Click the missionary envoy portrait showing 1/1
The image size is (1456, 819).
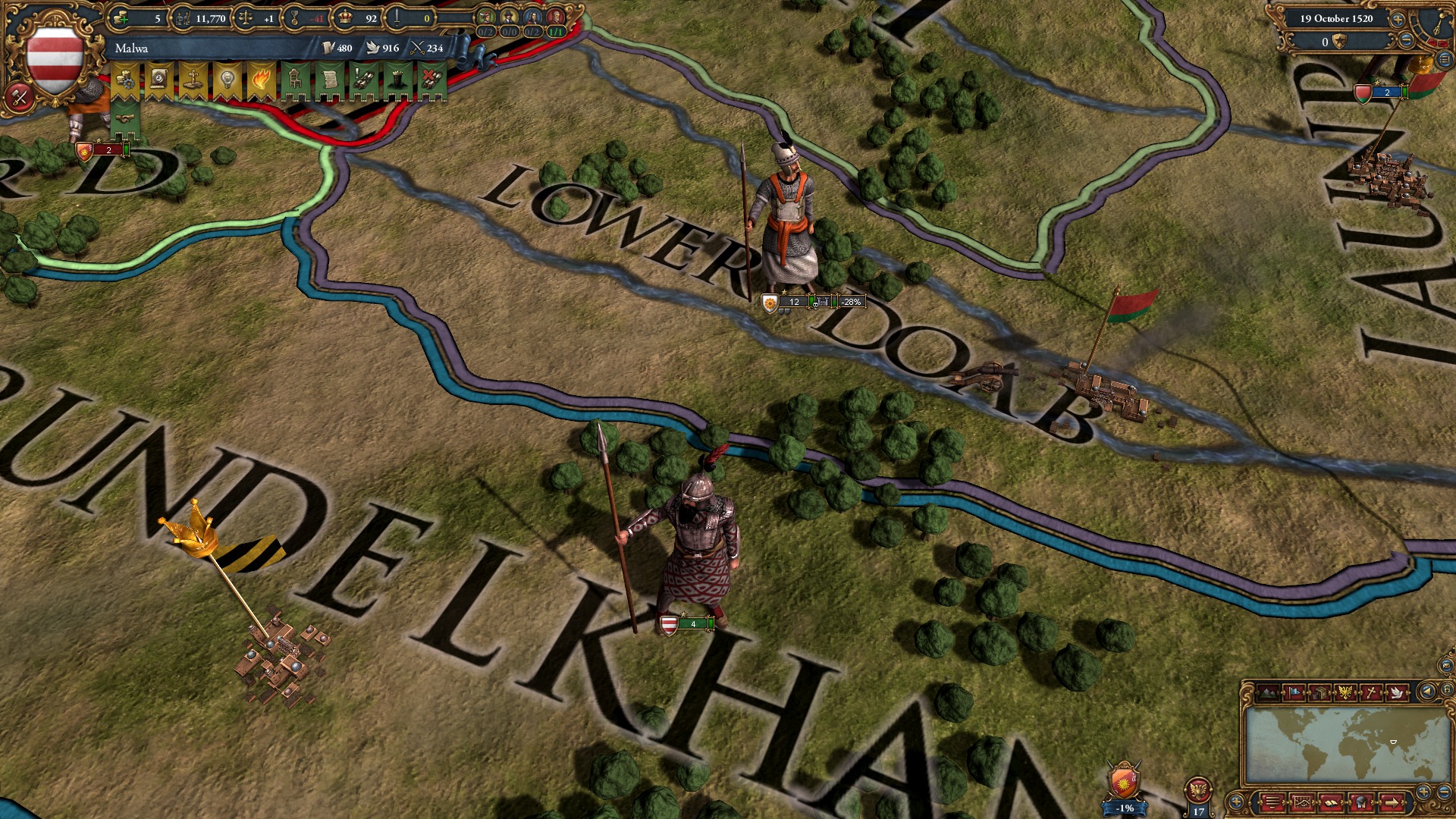pos(554,18)
